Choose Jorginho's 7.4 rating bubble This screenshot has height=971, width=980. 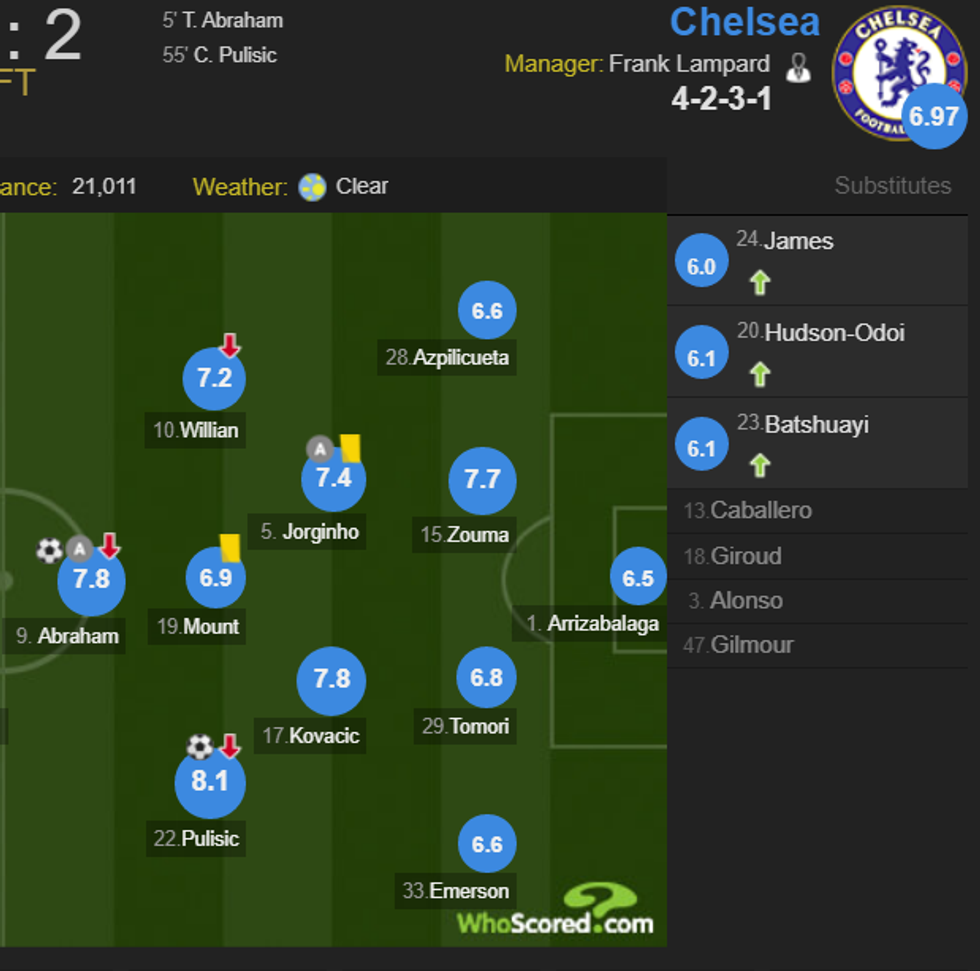334,478
